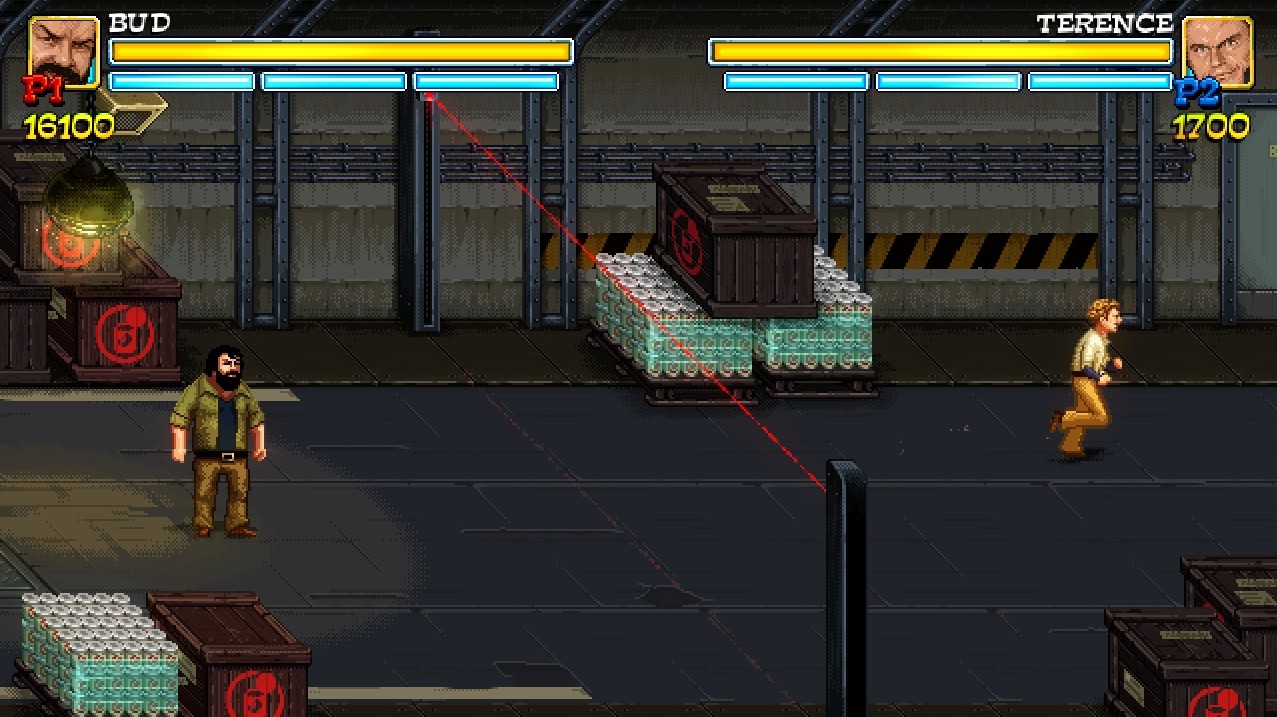Click Bud's P1 character portrait

(63, 50)
